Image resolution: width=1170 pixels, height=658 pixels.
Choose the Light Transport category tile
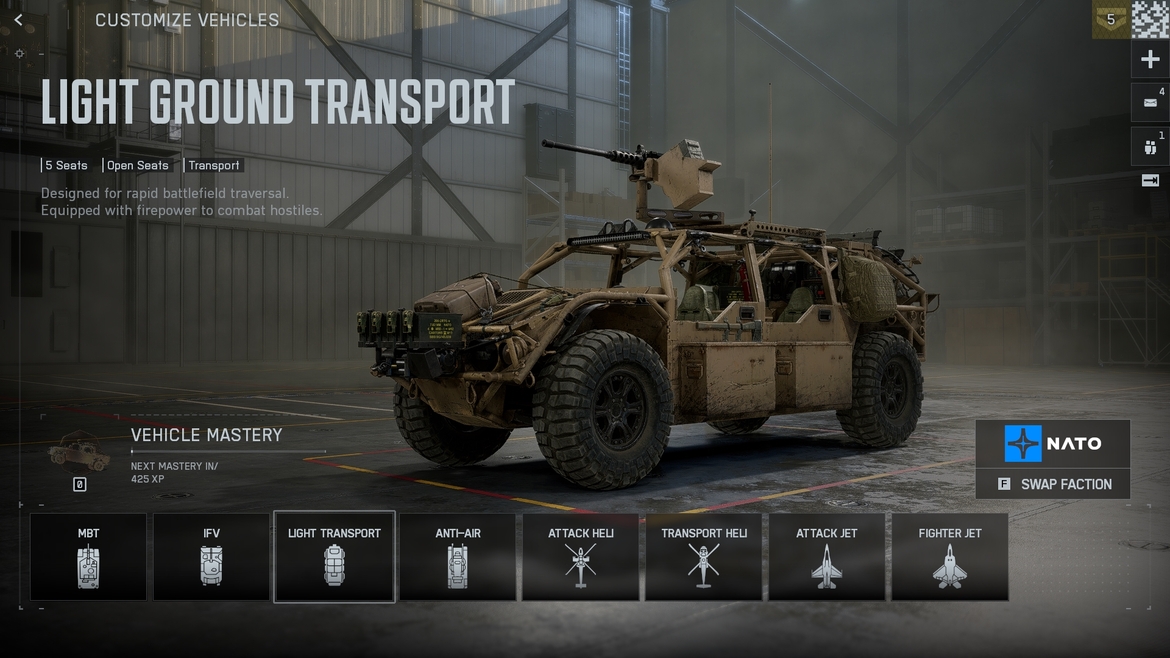coord(334,557)
